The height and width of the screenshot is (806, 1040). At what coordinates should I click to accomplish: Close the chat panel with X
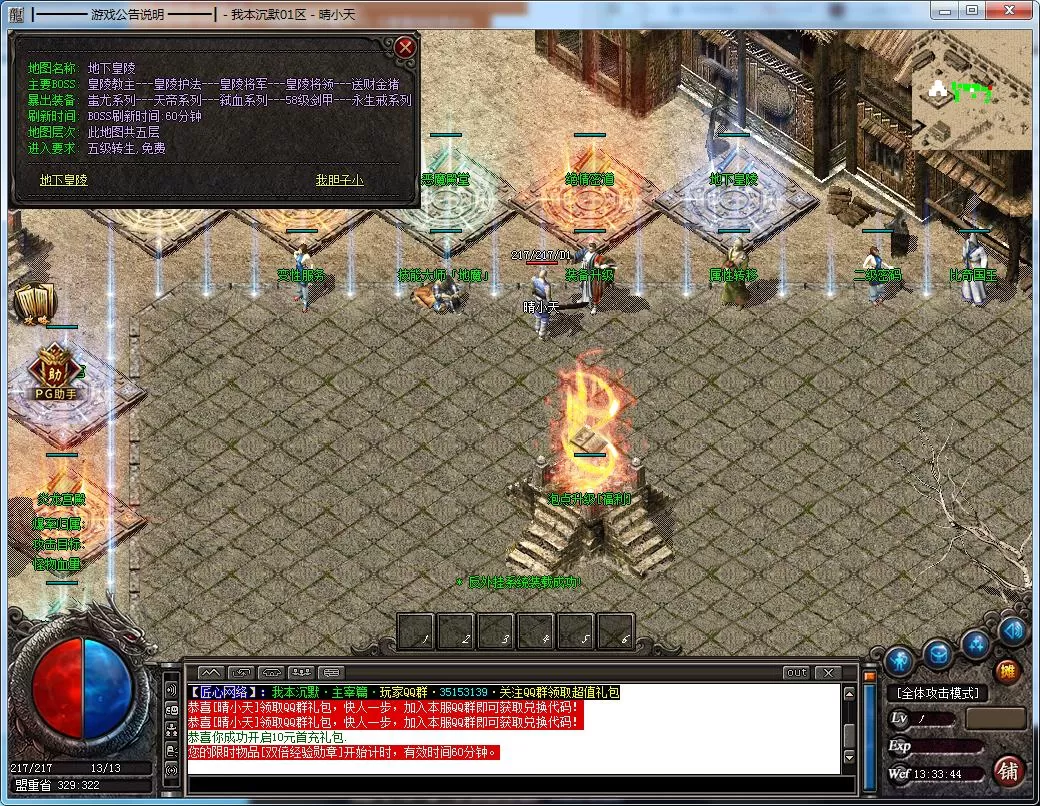(827, 673)
